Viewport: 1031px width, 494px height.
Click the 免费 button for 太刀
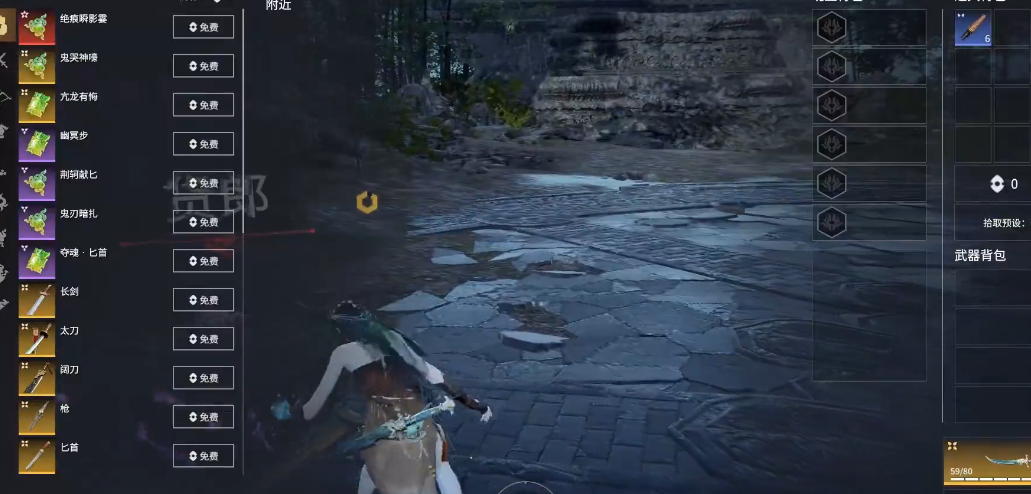(203, 339)
